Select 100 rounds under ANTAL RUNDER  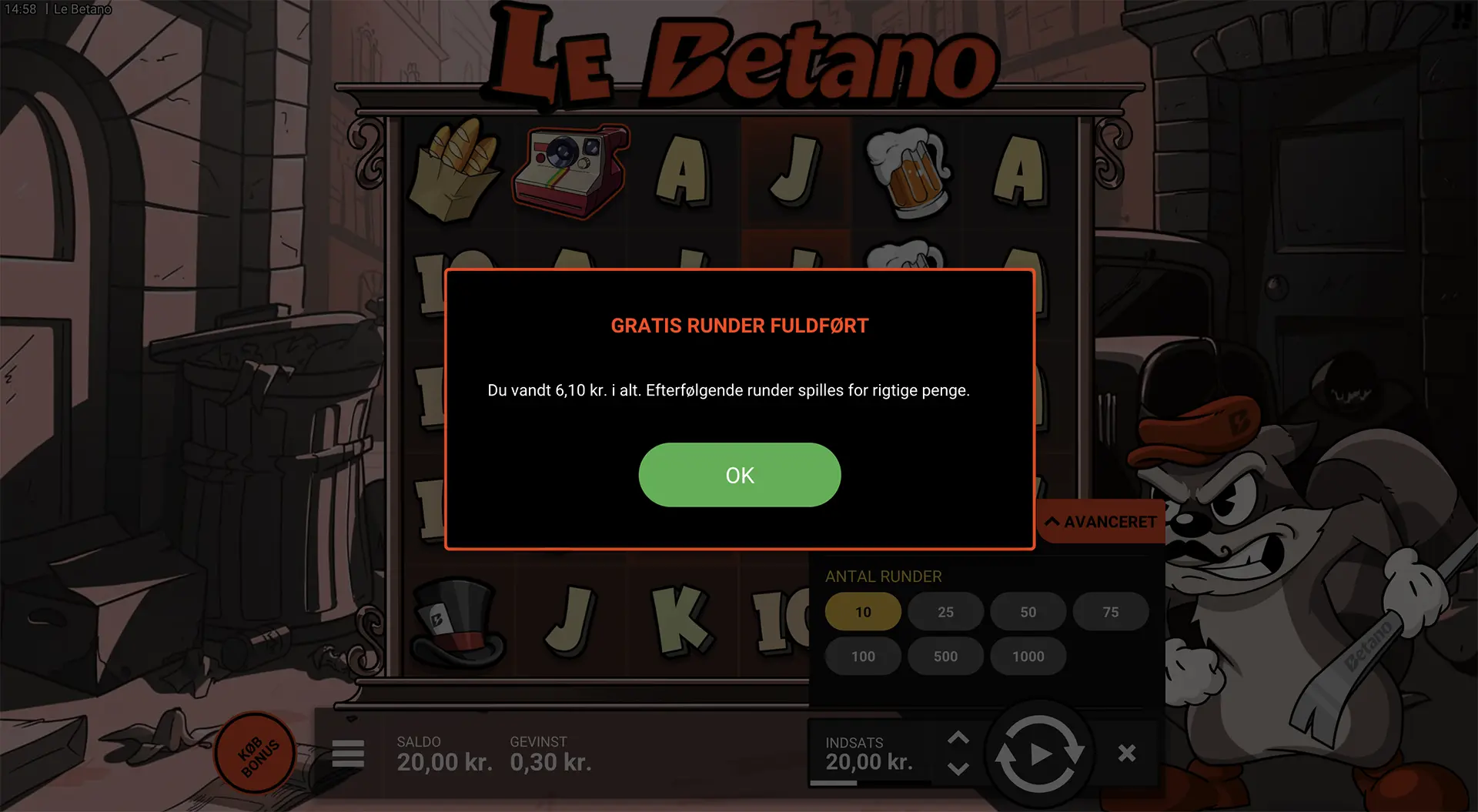[x=863, y=656]
